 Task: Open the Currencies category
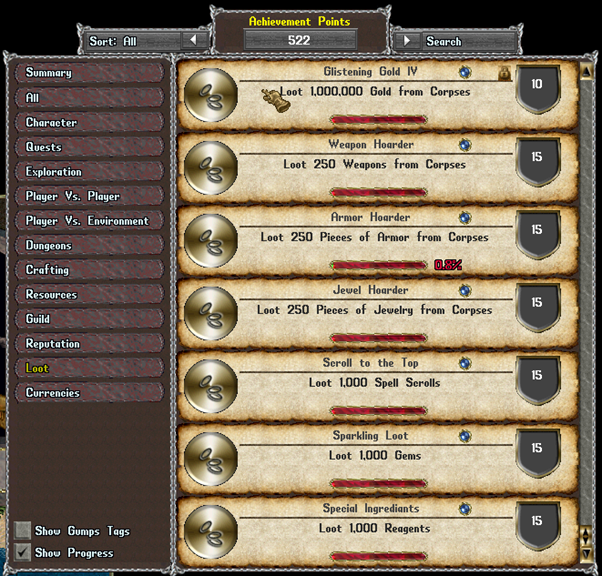88,393
